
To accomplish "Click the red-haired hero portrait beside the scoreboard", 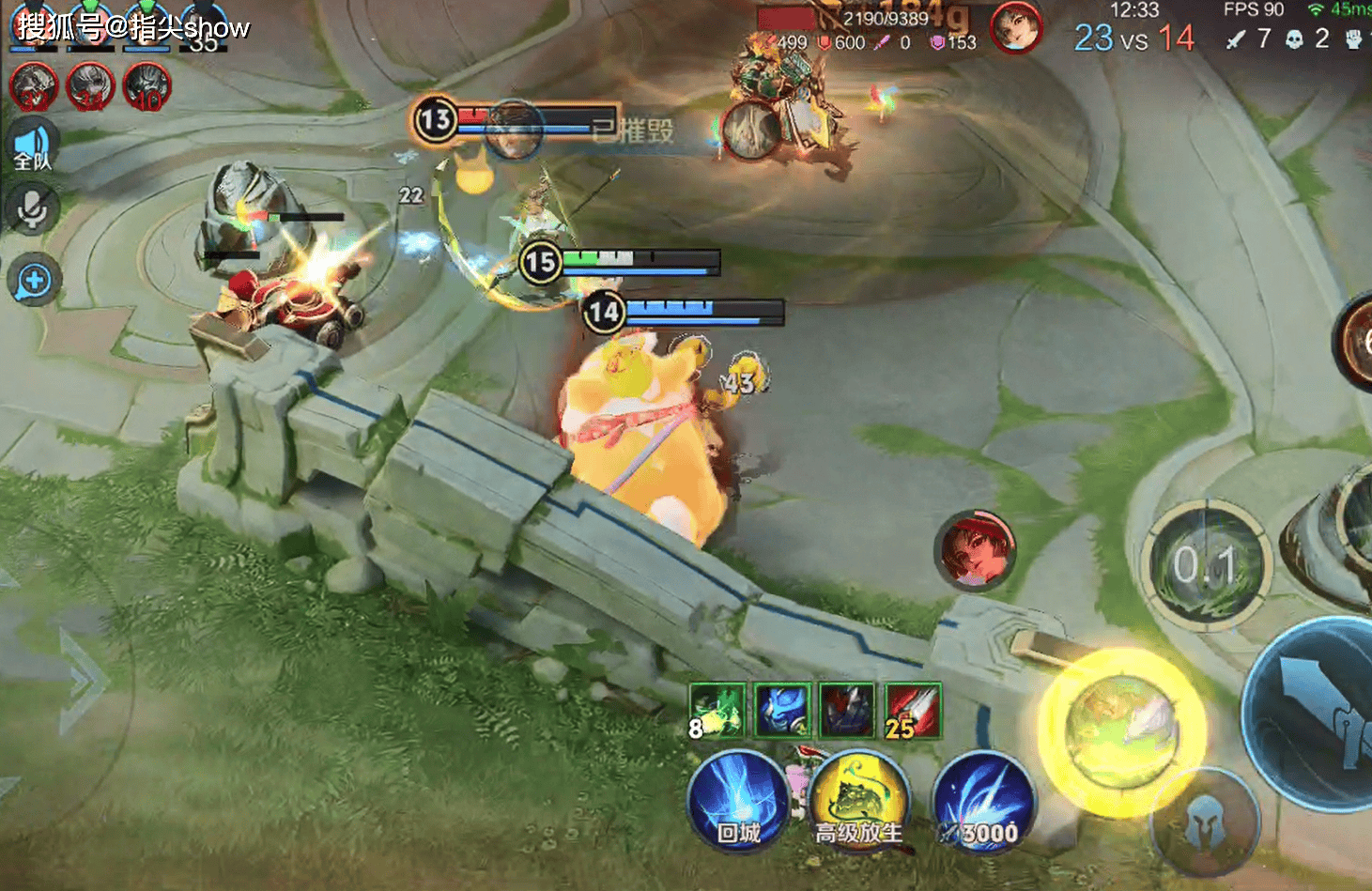I will [x=1016, y=27].
